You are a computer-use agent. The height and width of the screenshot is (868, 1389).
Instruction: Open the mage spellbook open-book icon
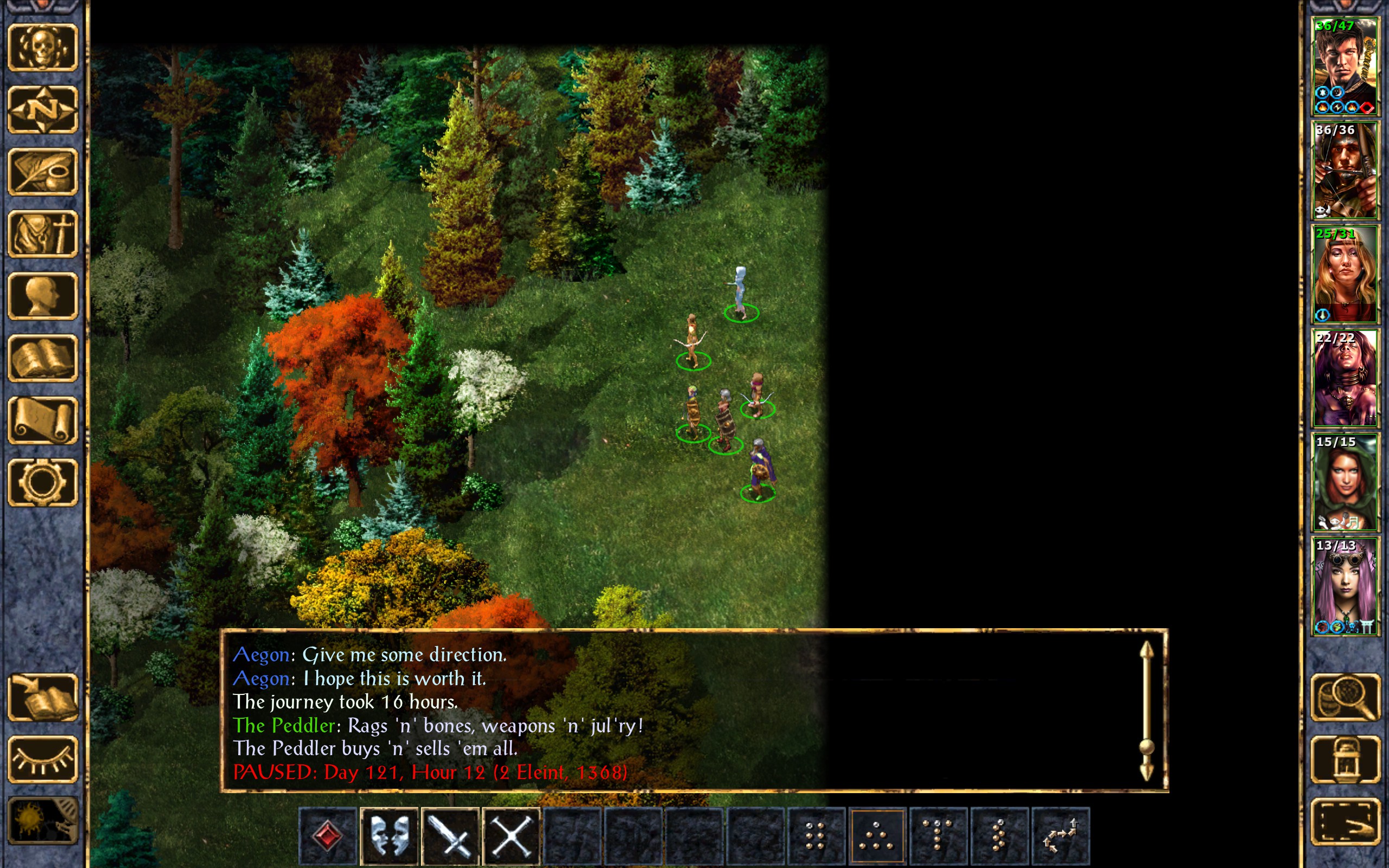coord(42,358)
